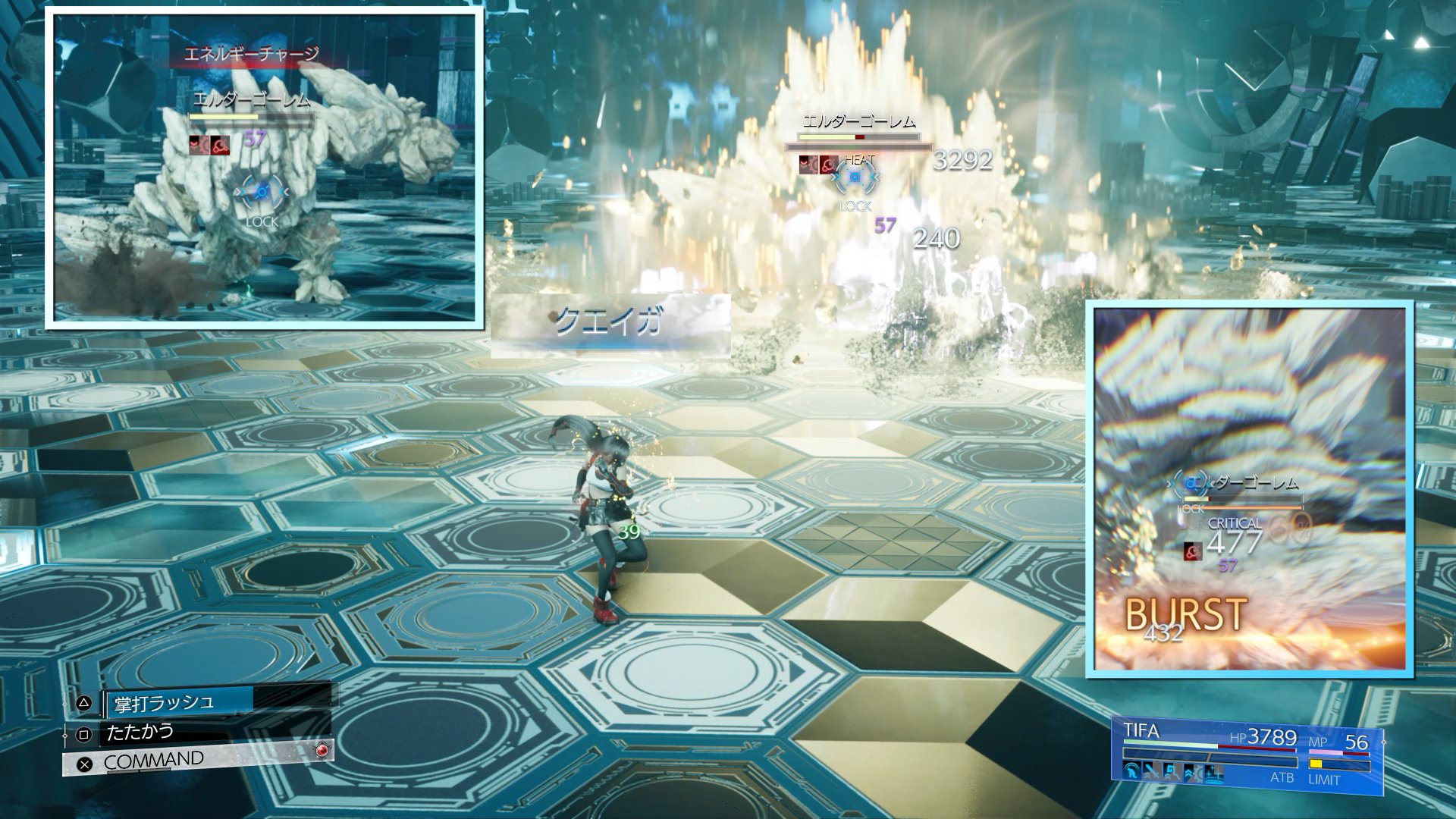Viewport: 1456px width, 819px height.
Task: Choose the たたかう attack command
Action: point(140,733)
